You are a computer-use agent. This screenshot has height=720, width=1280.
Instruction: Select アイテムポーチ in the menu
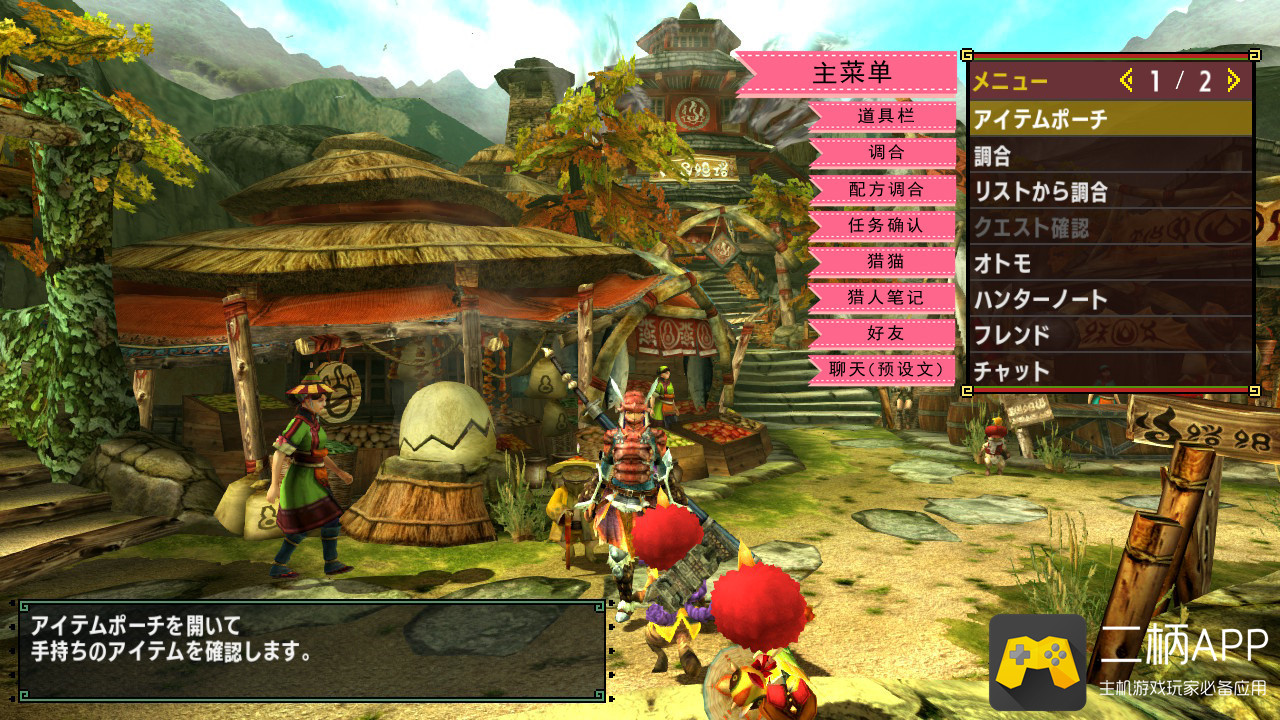[x=1110, y=120]
